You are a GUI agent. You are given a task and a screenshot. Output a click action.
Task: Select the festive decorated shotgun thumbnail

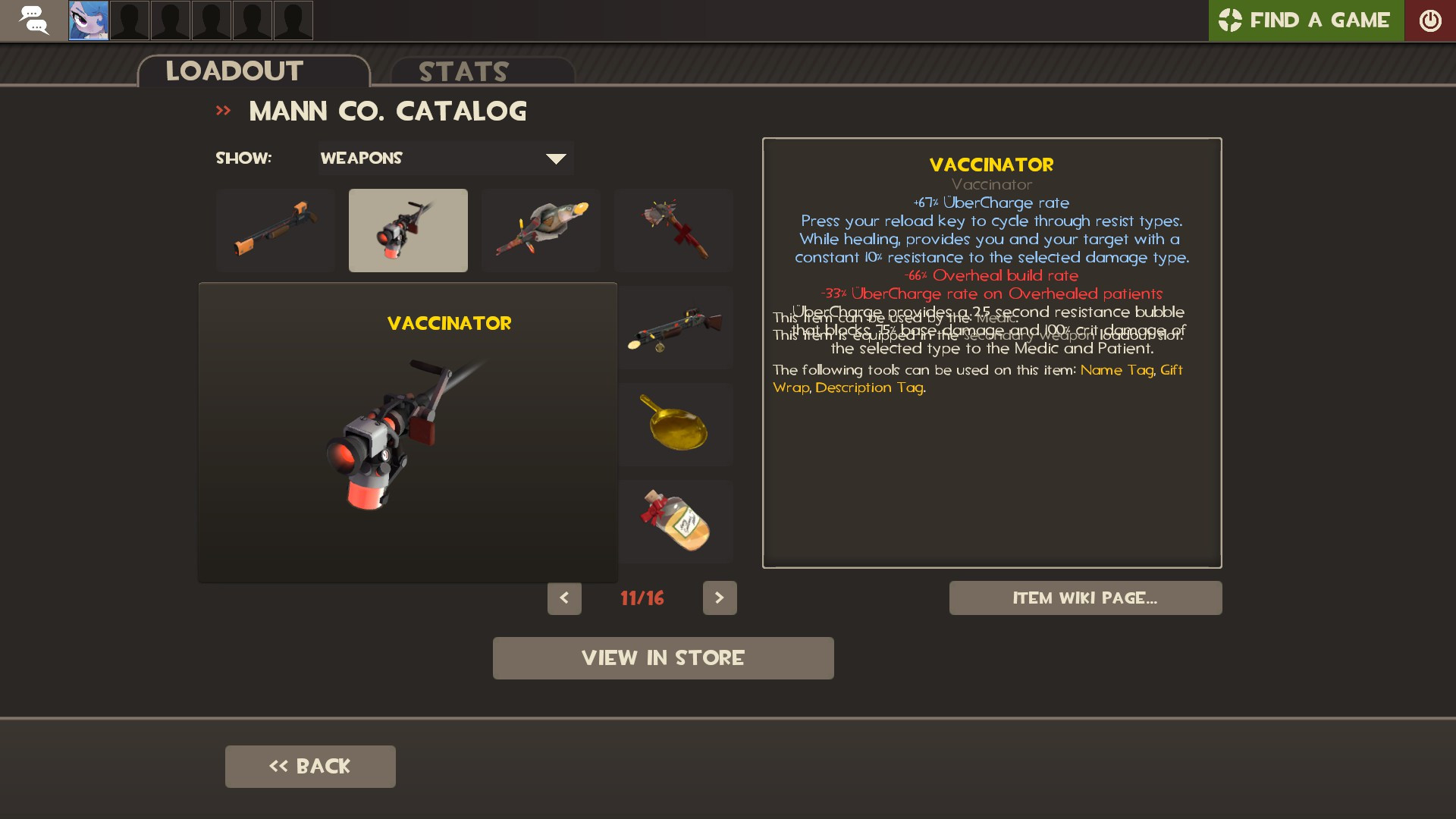click(676, 328)
